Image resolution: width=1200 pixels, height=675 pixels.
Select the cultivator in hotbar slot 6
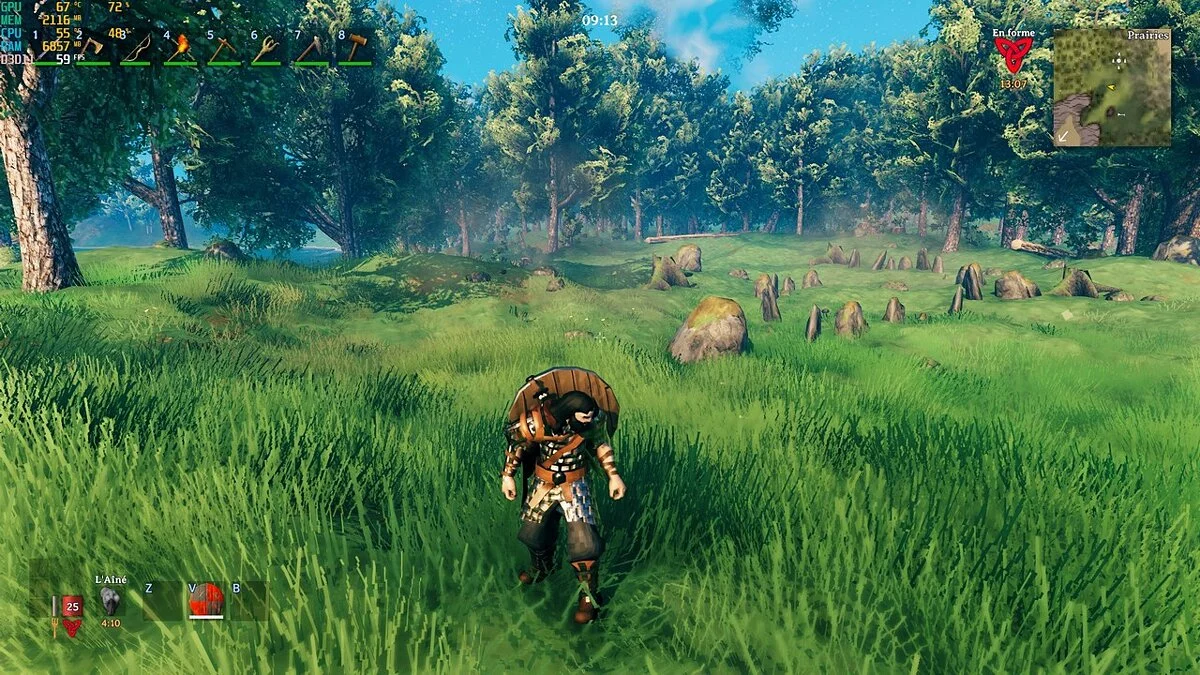[x=267, y=47]
